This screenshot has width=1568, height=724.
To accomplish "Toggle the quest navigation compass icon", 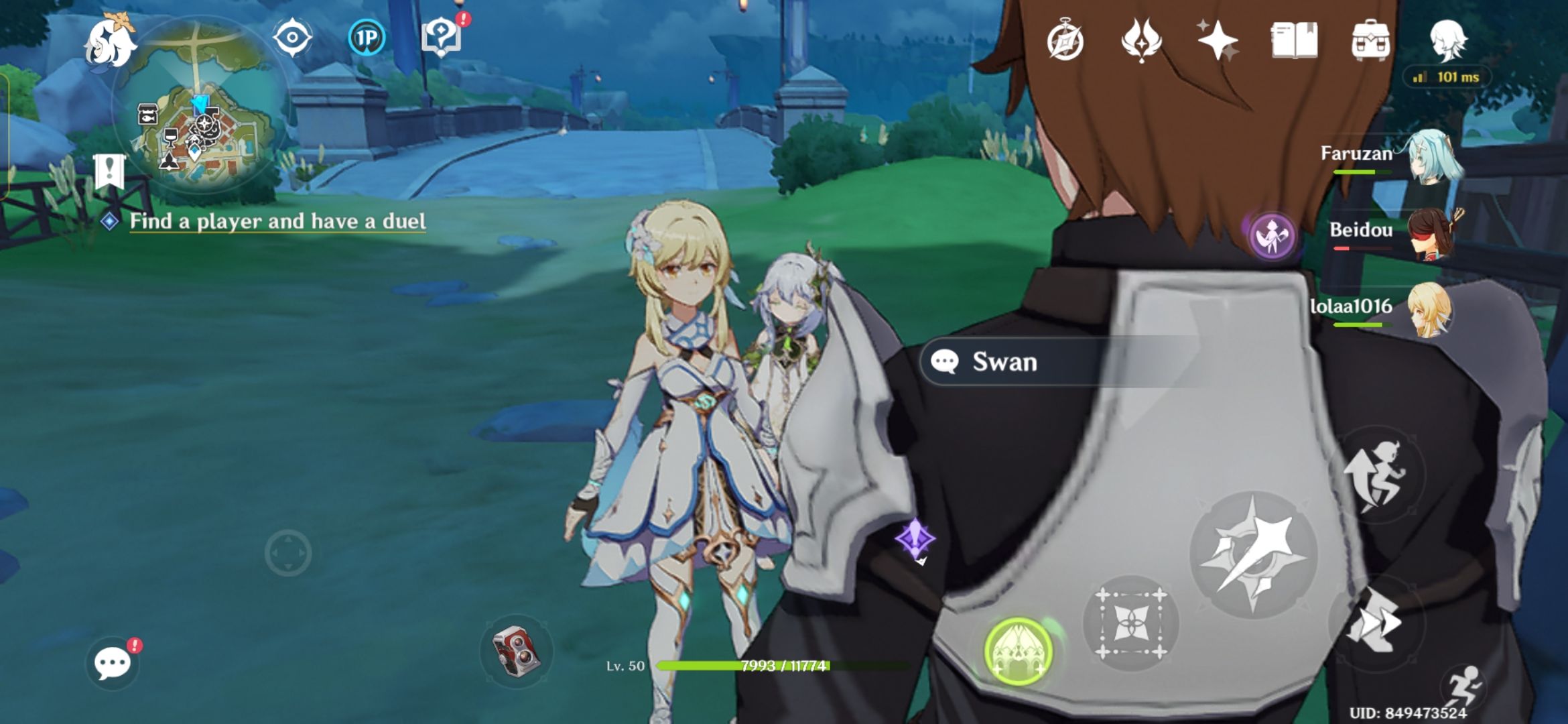I will (291, 39).
